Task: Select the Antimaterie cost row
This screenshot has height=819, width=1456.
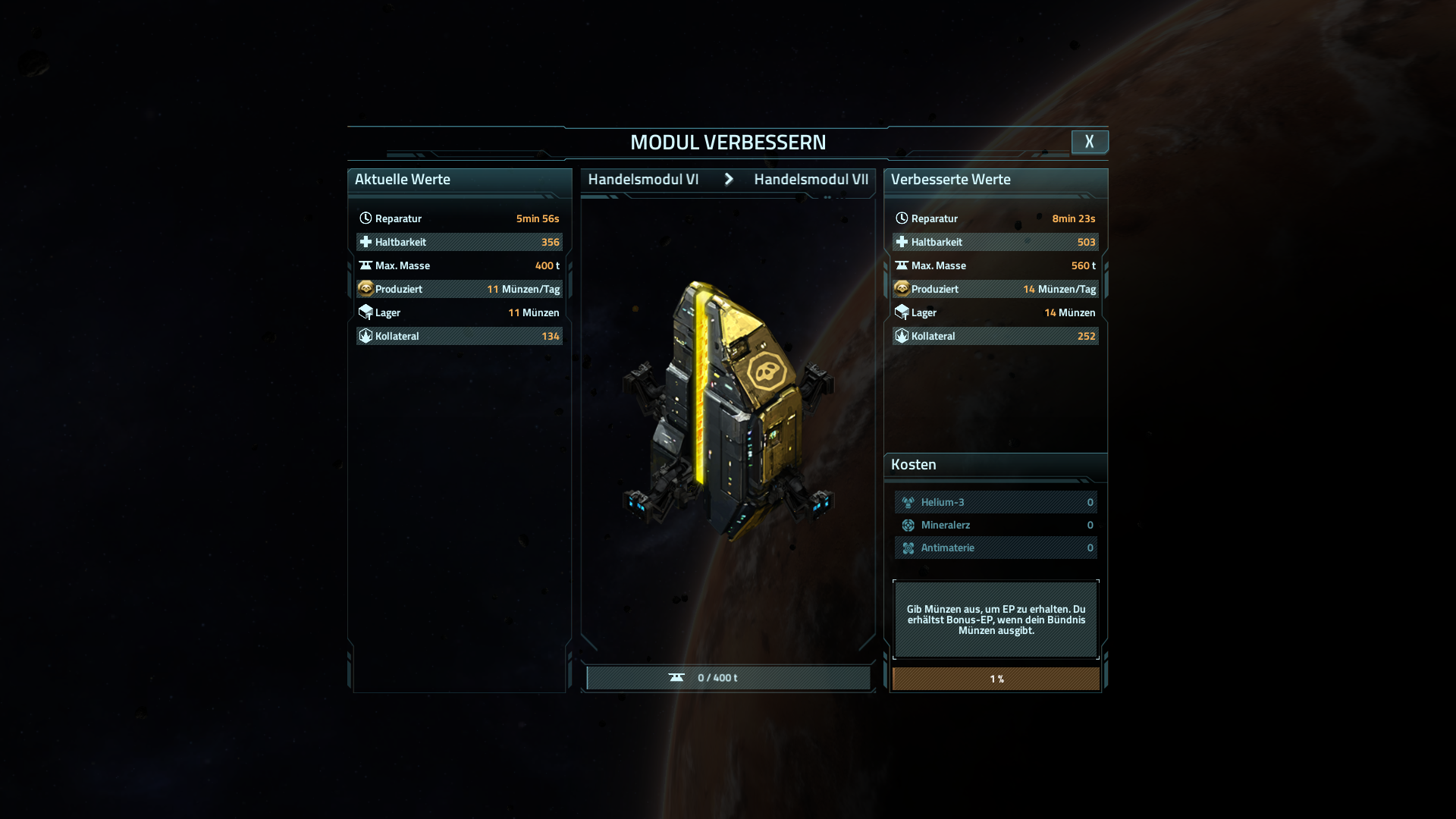Action: [996, 548]
